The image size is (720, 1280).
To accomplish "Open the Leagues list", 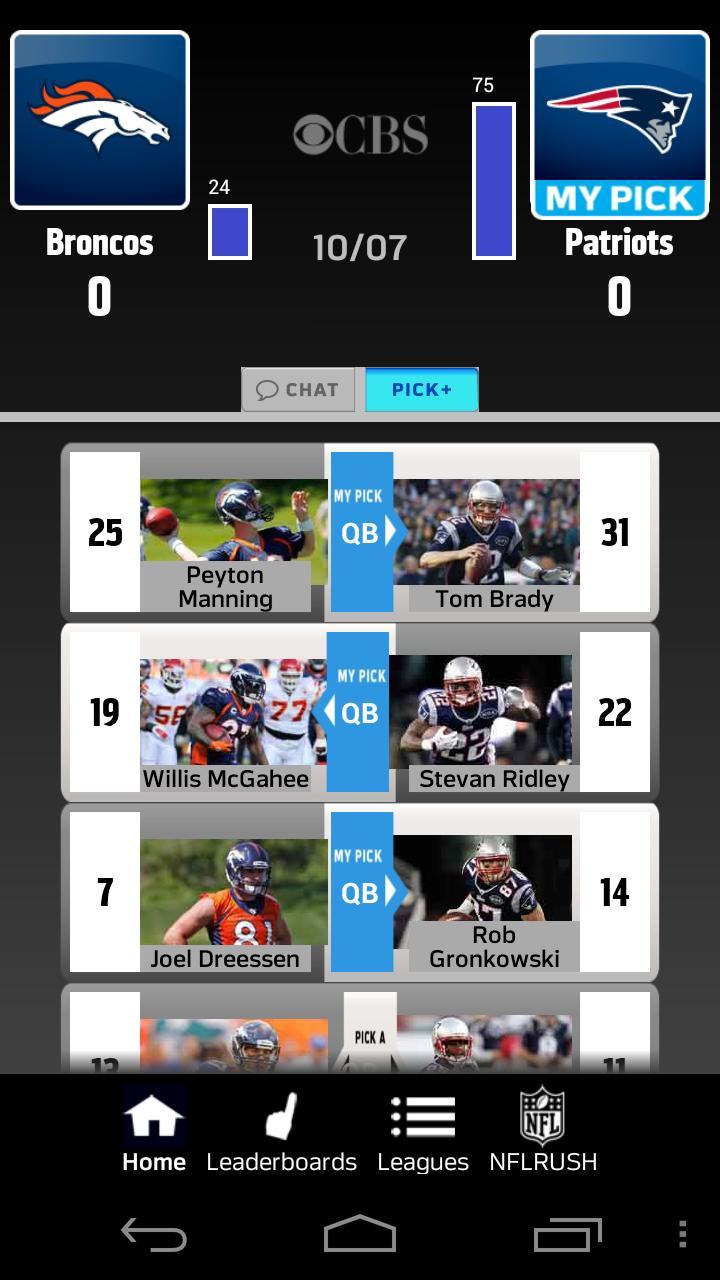I will [x=423, y=1132].
